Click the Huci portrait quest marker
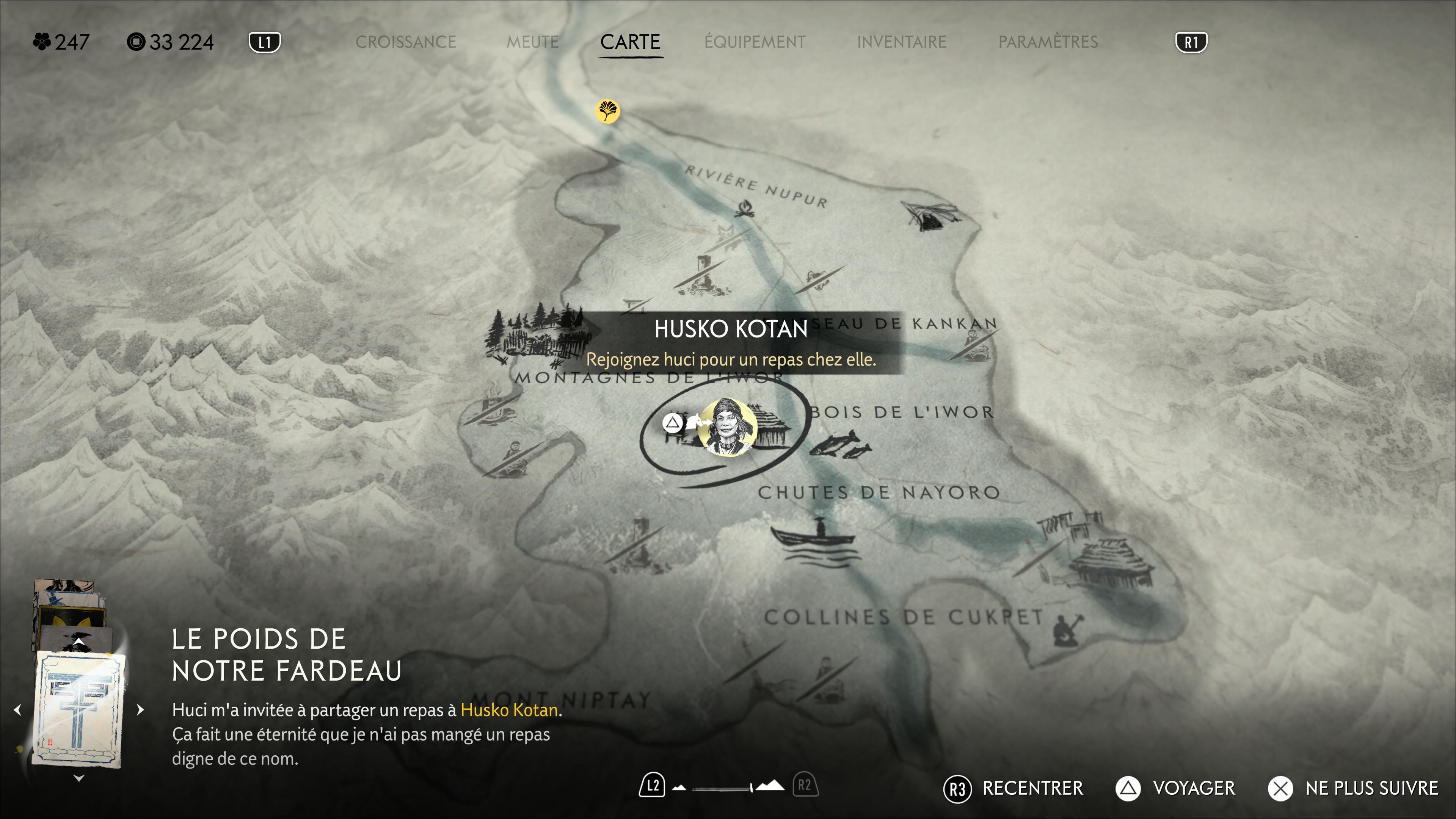The image size is (1456, 819). tap(727, 427)
